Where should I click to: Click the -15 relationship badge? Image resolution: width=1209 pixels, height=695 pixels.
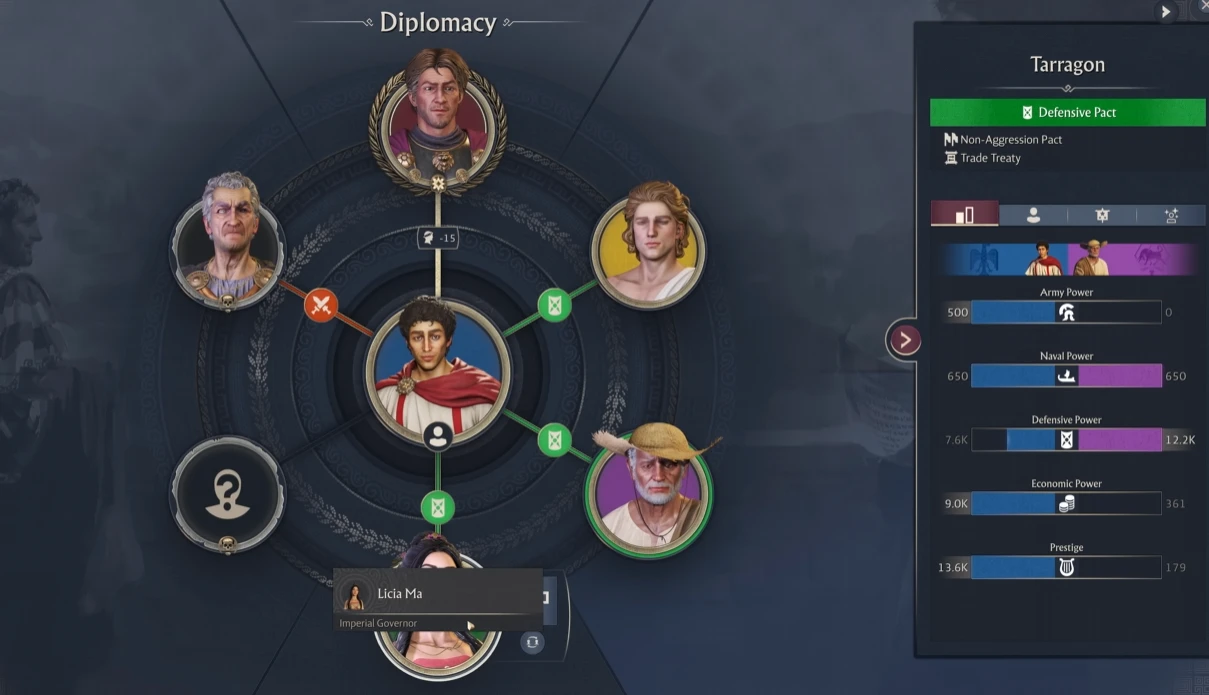tap(438, 238)
